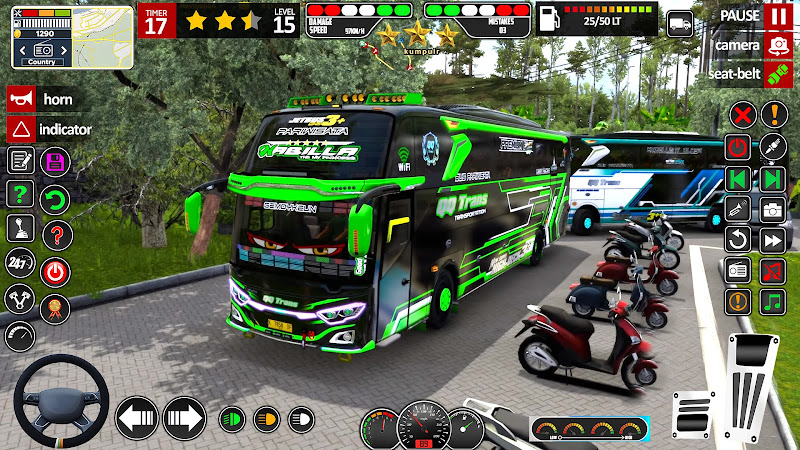Open the green question mark help icon
The width and height of the screenshot is (800, 450).
pos(20,194)
